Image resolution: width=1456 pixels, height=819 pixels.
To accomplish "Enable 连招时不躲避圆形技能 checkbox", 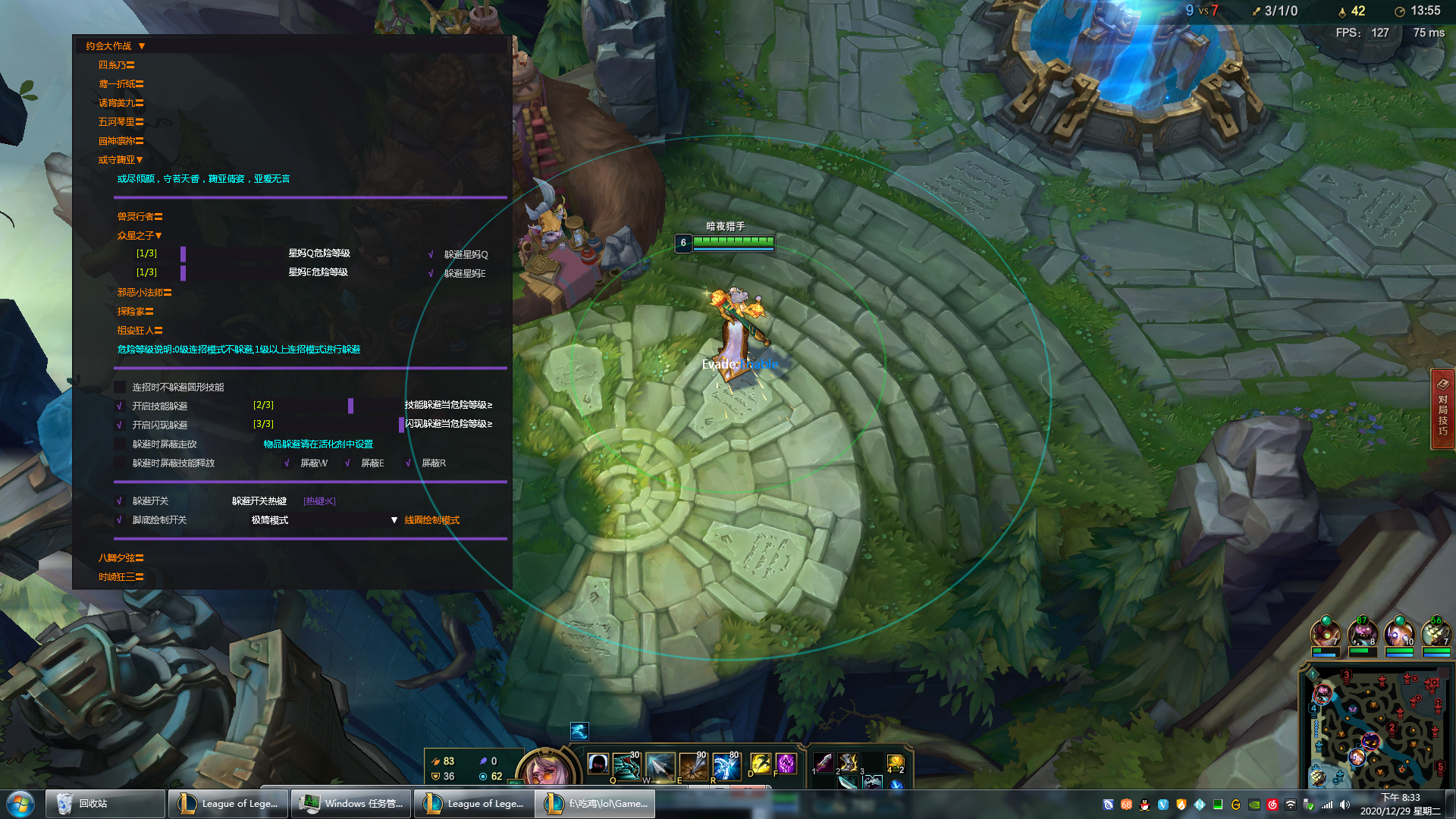I will point(120,388).
